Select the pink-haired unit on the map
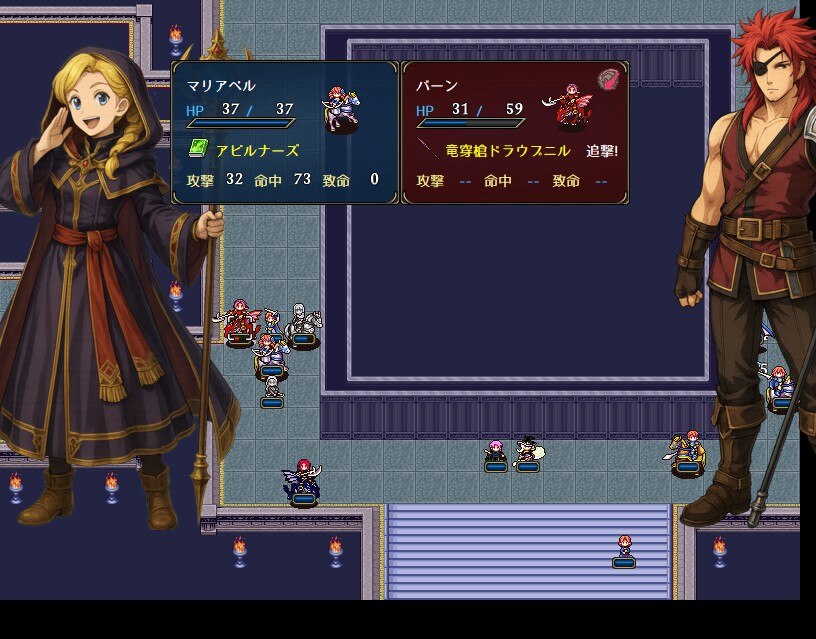The width and height of the screenshot is (816, 639). point(495,453)
